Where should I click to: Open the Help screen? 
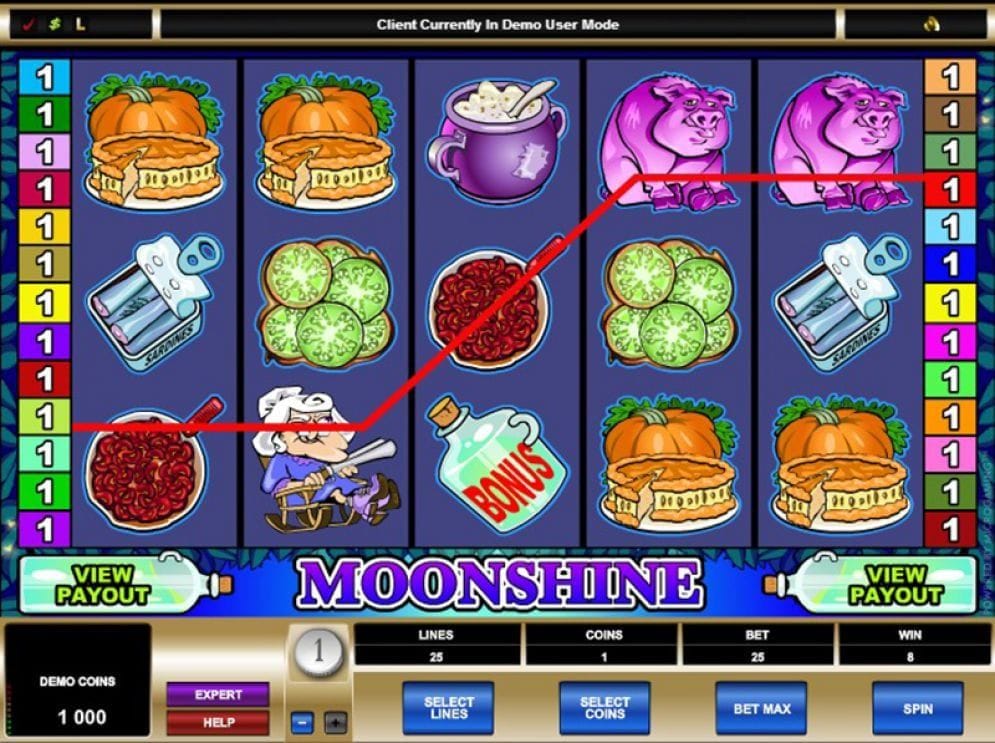(218, 722)
